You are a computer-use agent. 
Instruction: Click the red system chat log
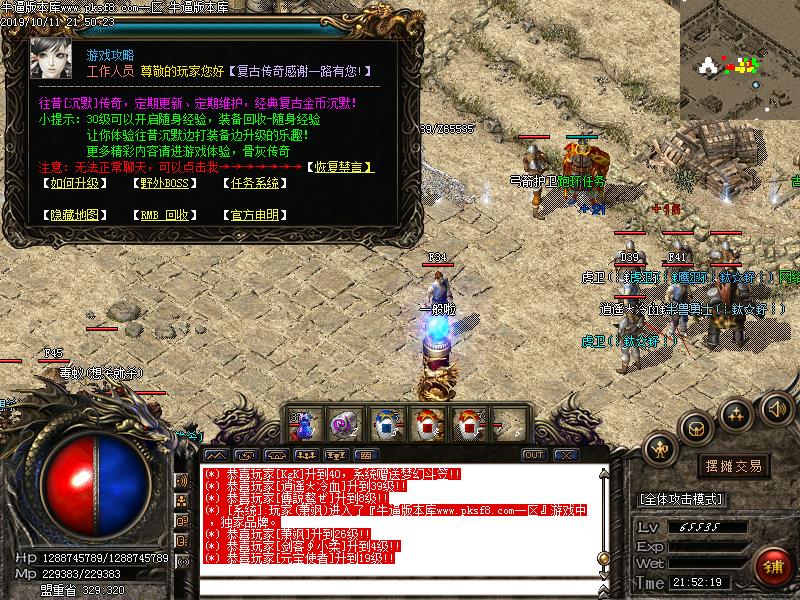coord(400,515)
